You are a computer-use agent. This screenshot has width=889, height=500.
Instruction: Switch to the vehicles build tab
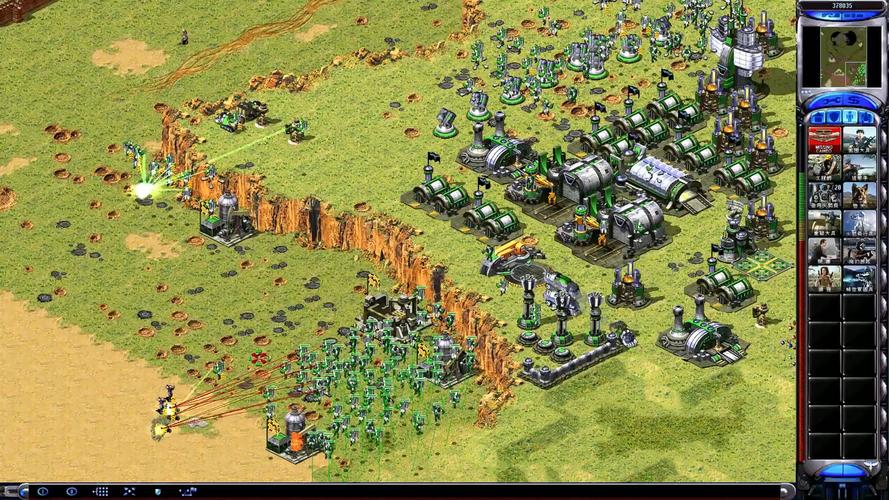click(867, 117)
